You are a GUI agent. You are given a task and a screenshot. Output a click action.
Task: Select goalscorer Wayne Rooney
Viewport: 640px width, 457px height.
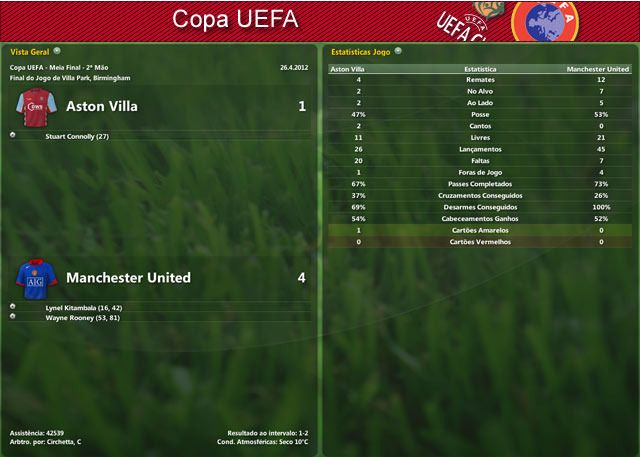pos(83,317)
